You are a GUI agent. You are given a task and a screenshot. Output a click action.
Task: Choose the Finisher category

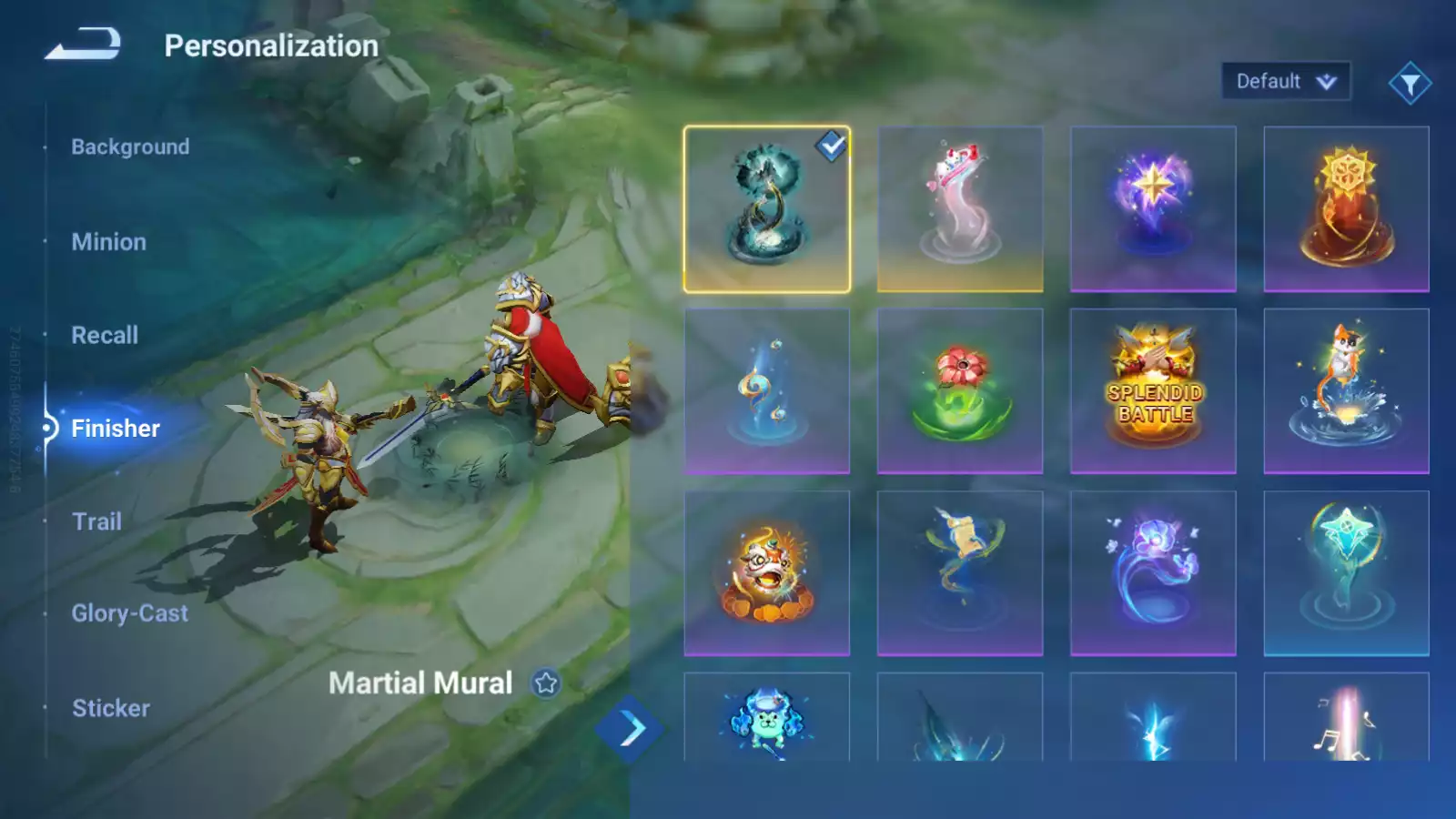click(115, 429)
